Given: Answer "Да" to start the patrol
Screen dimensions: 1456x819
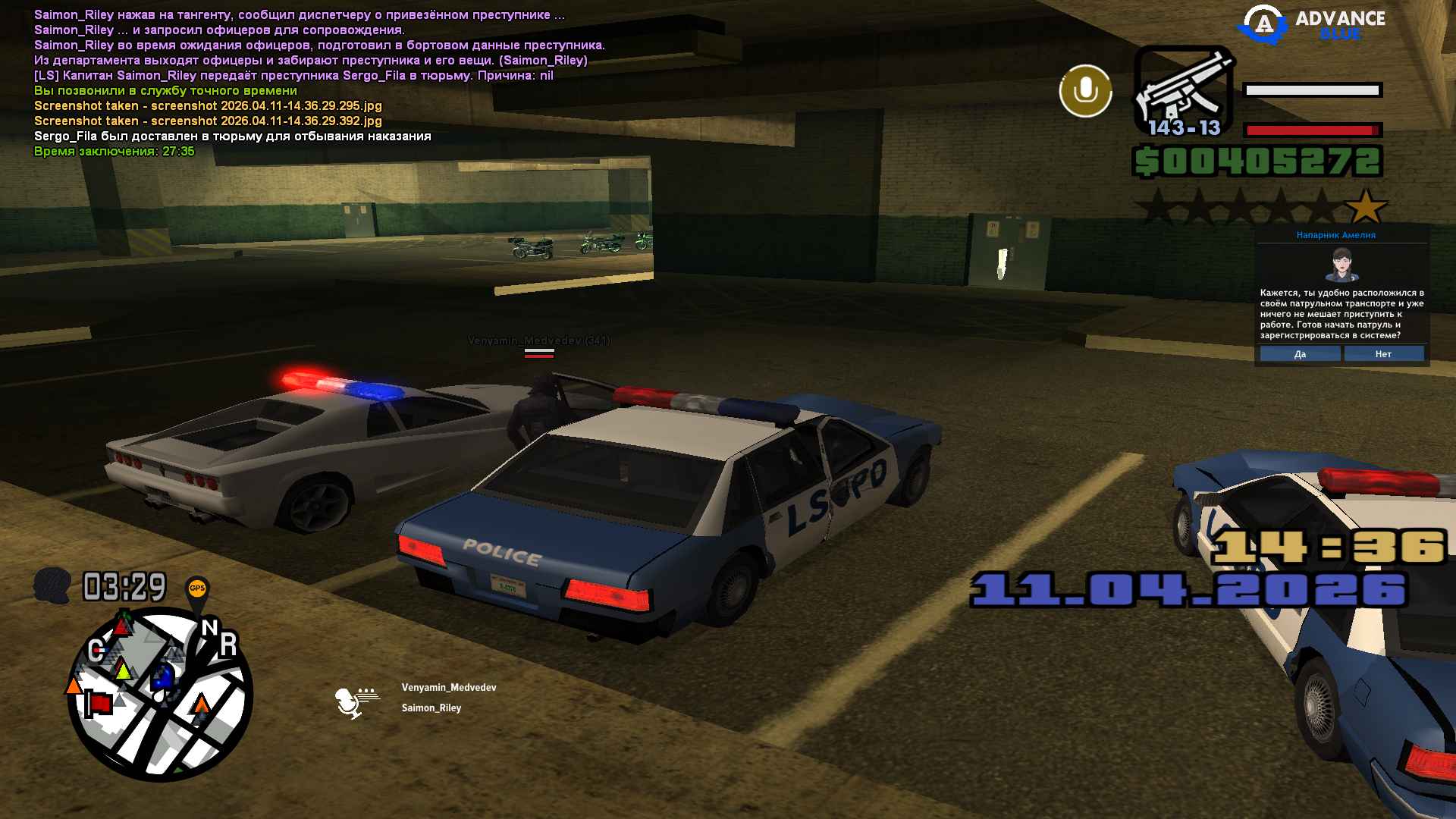Looking at the screenshot, I should coord(1300,354).
